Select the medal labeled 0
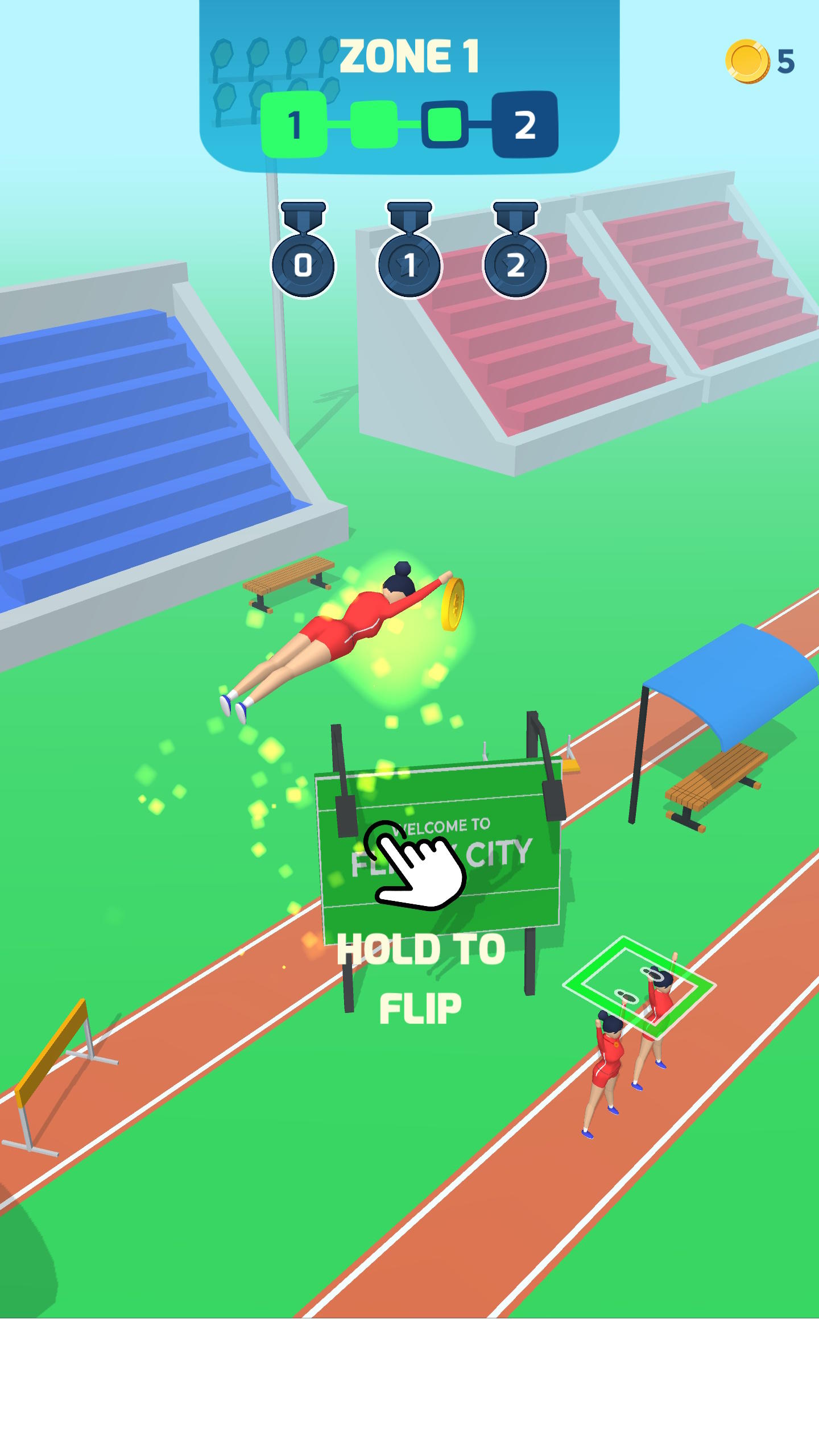This screenshot has width=819, height=1456. coord(301,264)
